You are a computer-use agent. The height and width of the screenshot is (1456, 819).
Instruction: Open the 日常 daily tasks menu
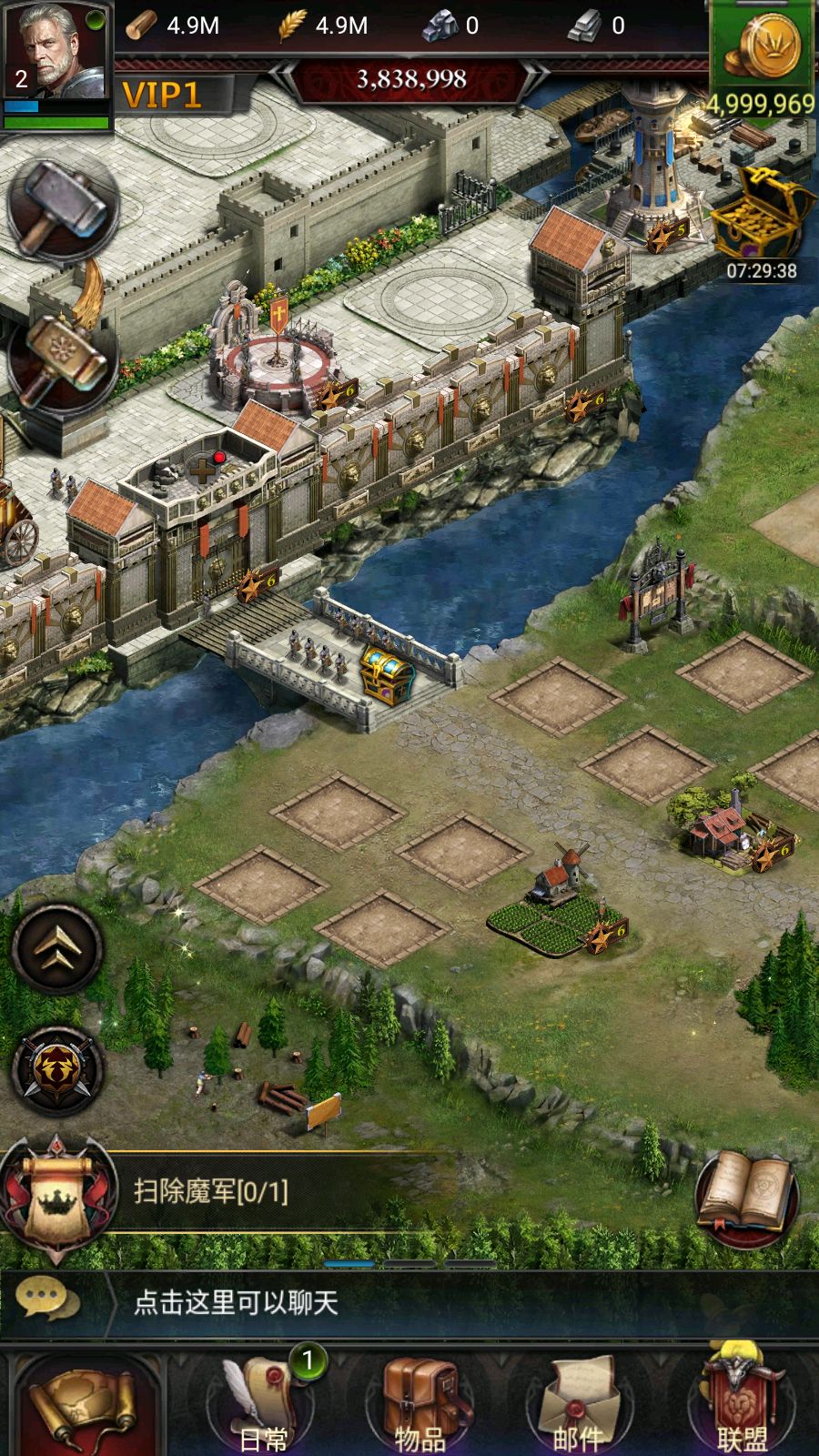pyautogui.click(x=264, y=1406)
